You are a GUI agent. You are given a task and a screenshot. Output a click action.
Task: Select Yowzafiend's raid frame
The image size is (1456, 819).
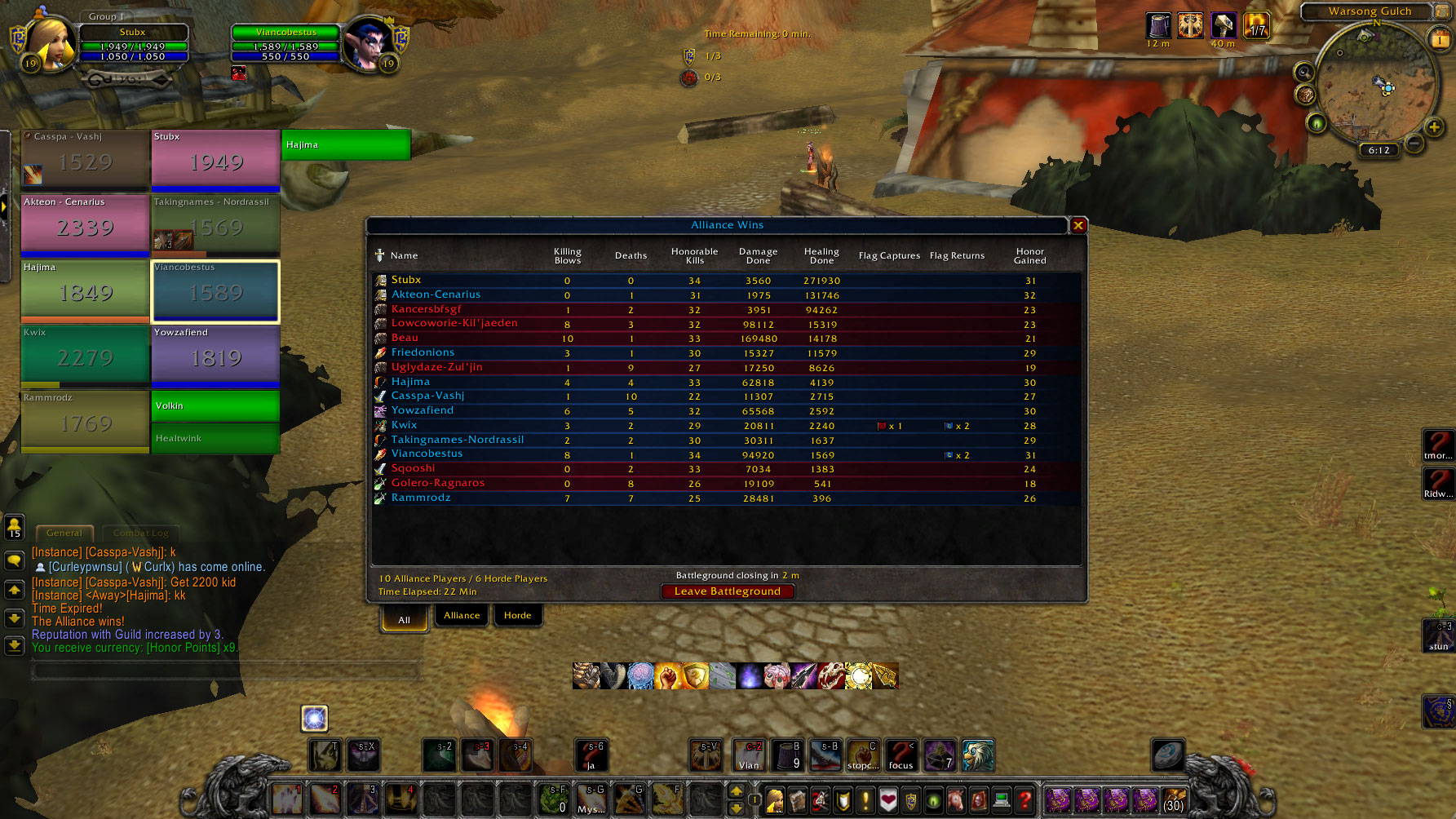(x=215, y=356)
